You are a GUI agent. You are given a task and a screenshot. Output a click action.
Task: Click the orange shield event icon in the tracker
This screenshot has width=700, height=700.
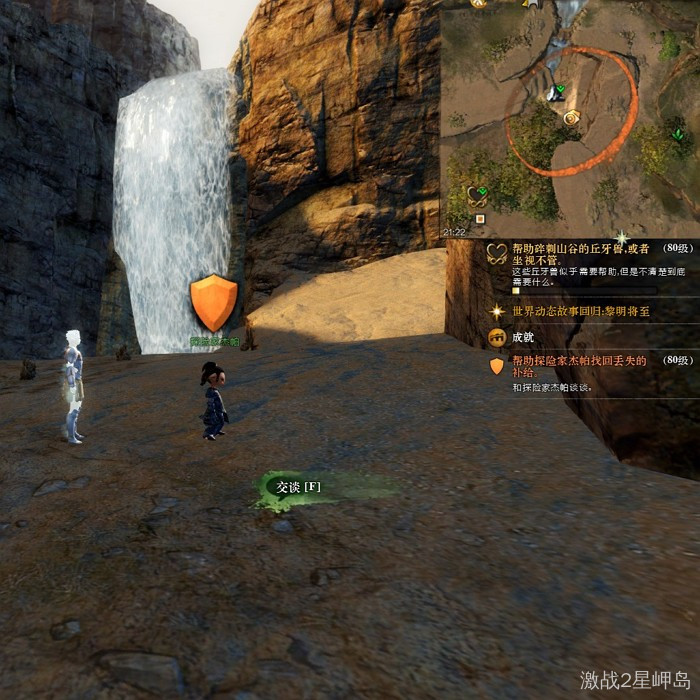click(496, 366)
